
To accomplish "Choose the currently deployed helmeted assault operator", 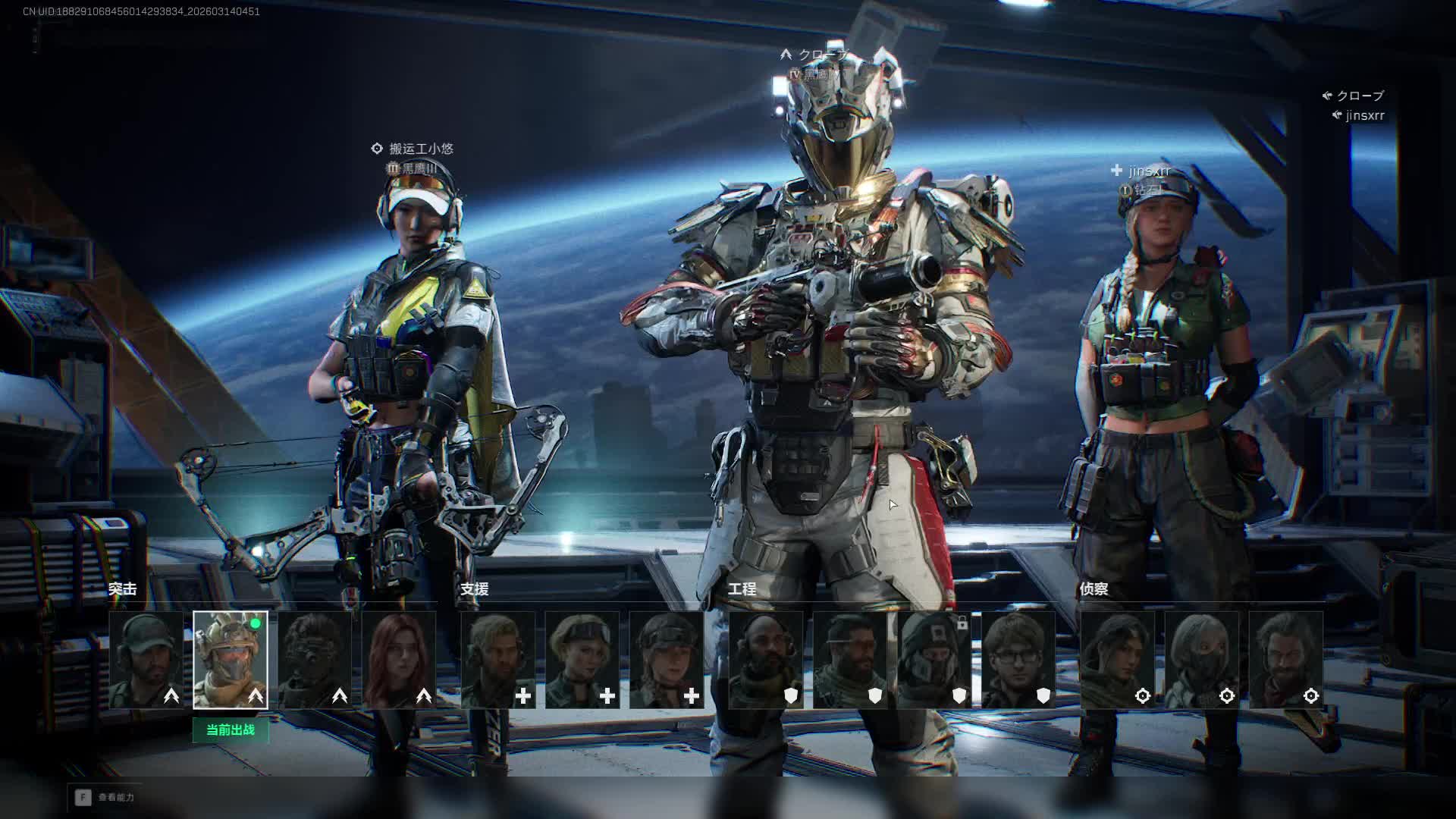I will pyautogui.click(x=231, y=660).
